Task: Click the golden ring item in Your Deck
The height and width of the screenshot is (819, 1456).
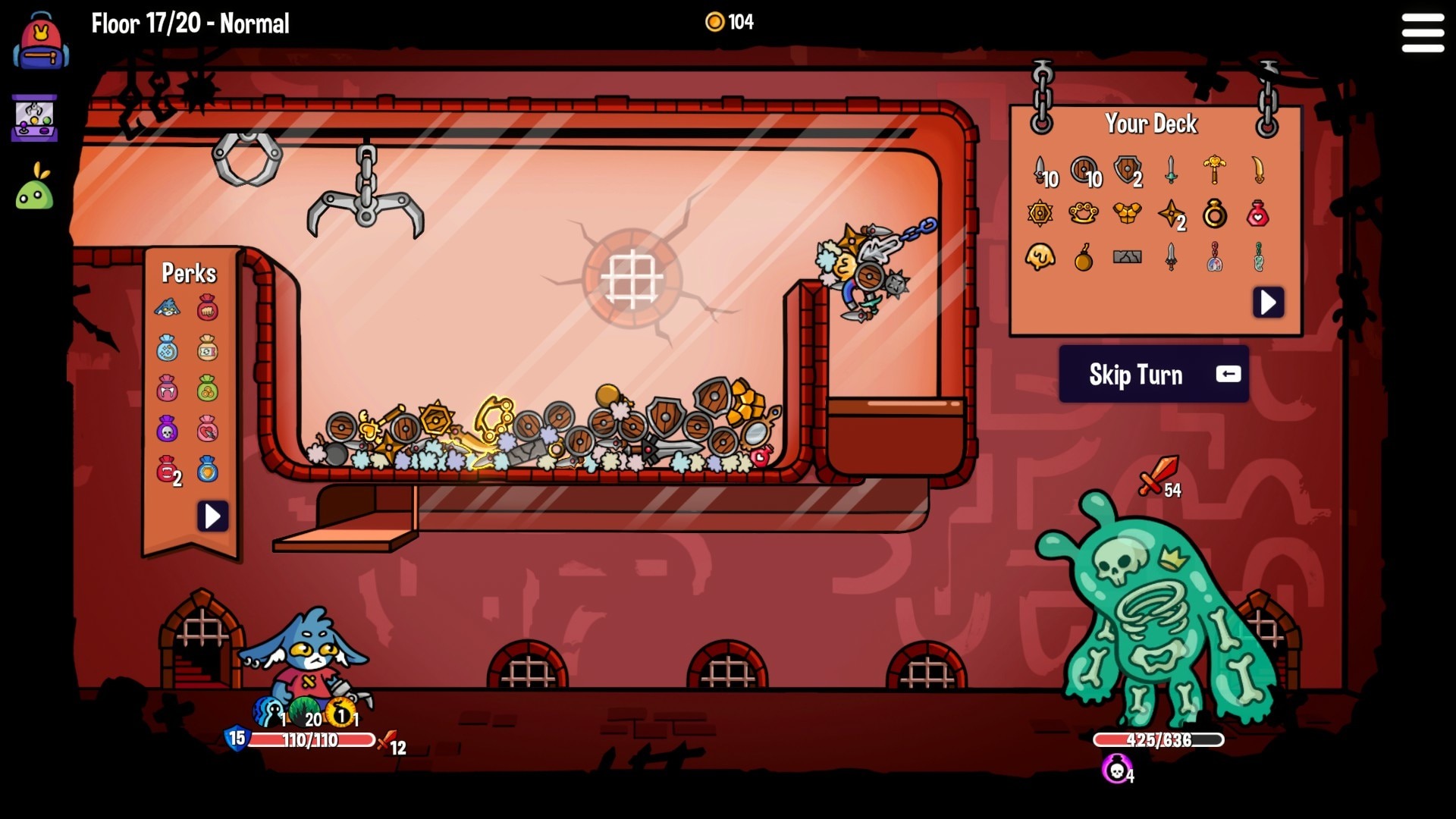Action: click(1213, 214)
